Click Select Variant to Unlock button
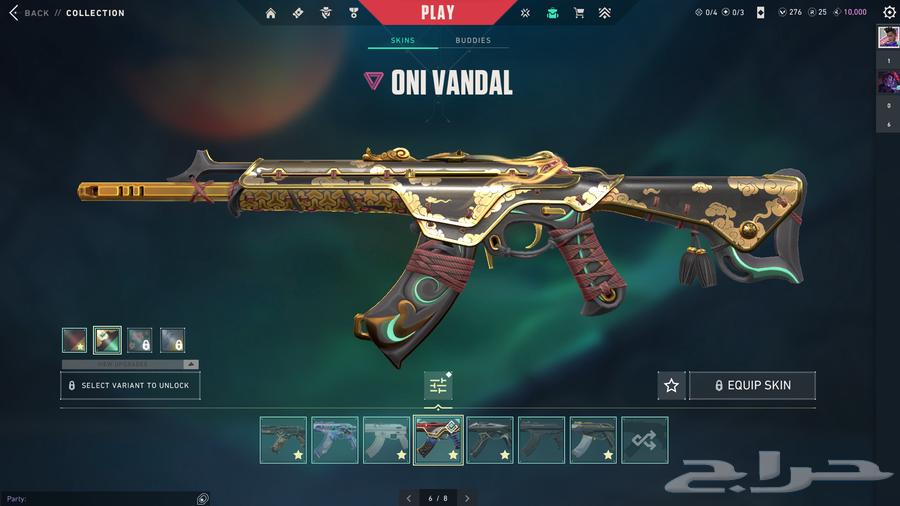This screenshot has width=900, height=506. click(130, 385)
